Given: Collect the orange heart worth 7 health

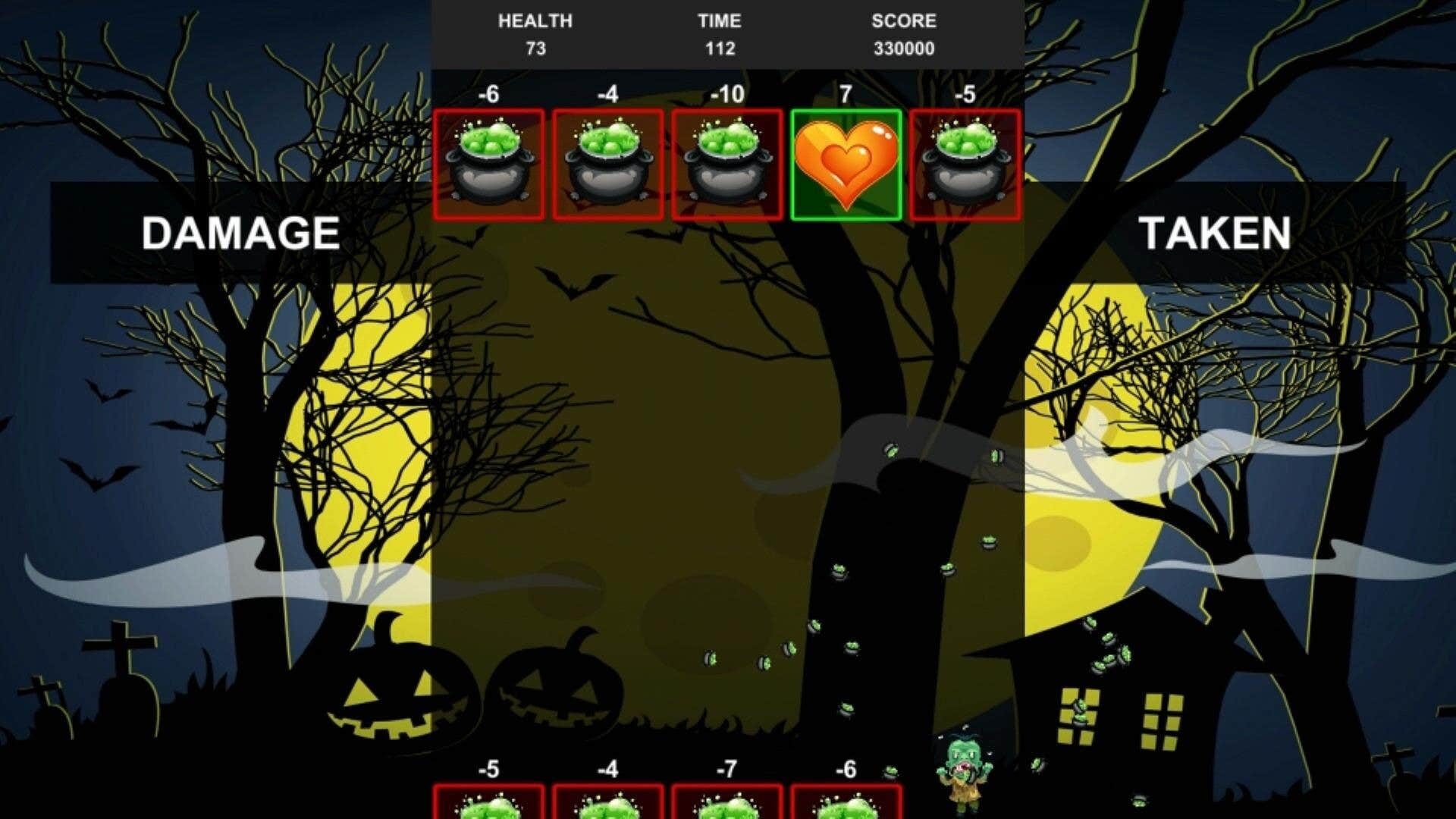Looking at the screenshot, I should tap(846, 165).
